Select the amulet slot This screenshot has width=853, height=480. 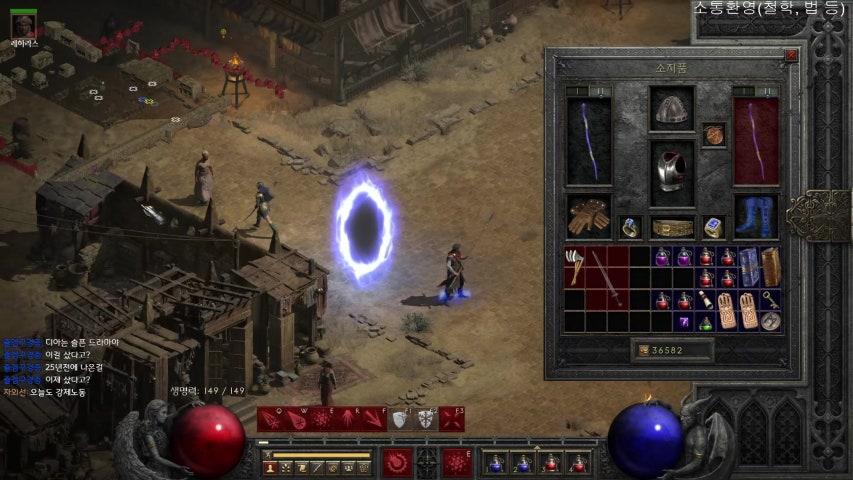(713, 134)
